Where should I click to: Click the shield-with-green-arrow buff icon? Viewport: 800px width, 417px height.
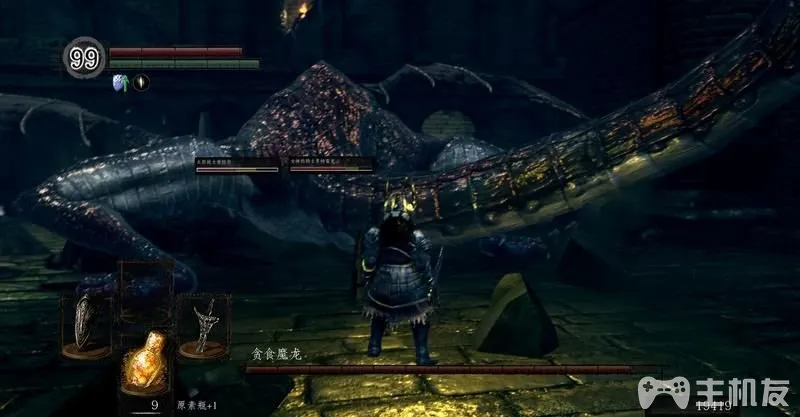[x=120, y=83]
